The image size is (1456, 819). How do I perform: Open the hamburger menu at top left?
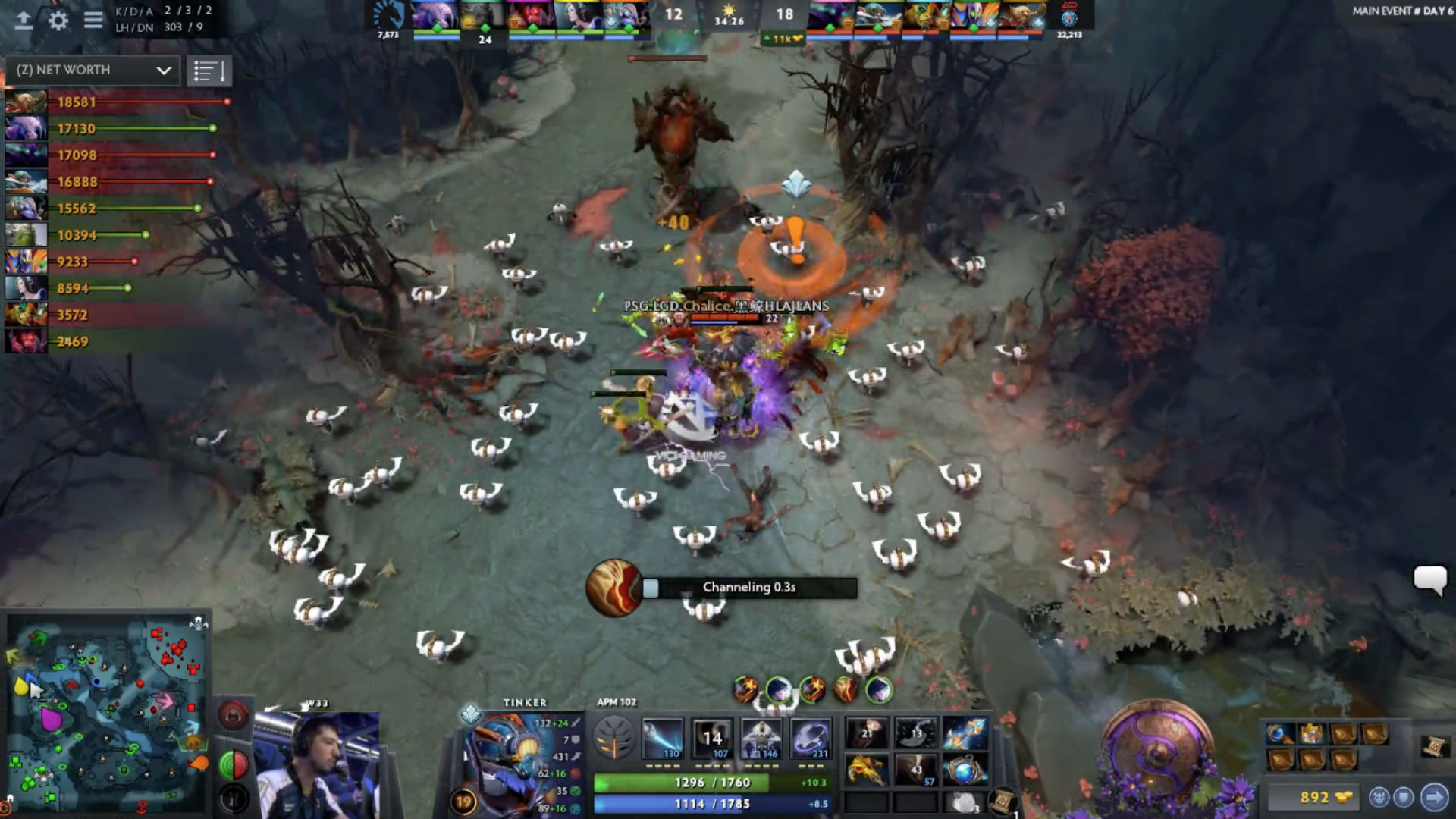[x=93, y=20]
